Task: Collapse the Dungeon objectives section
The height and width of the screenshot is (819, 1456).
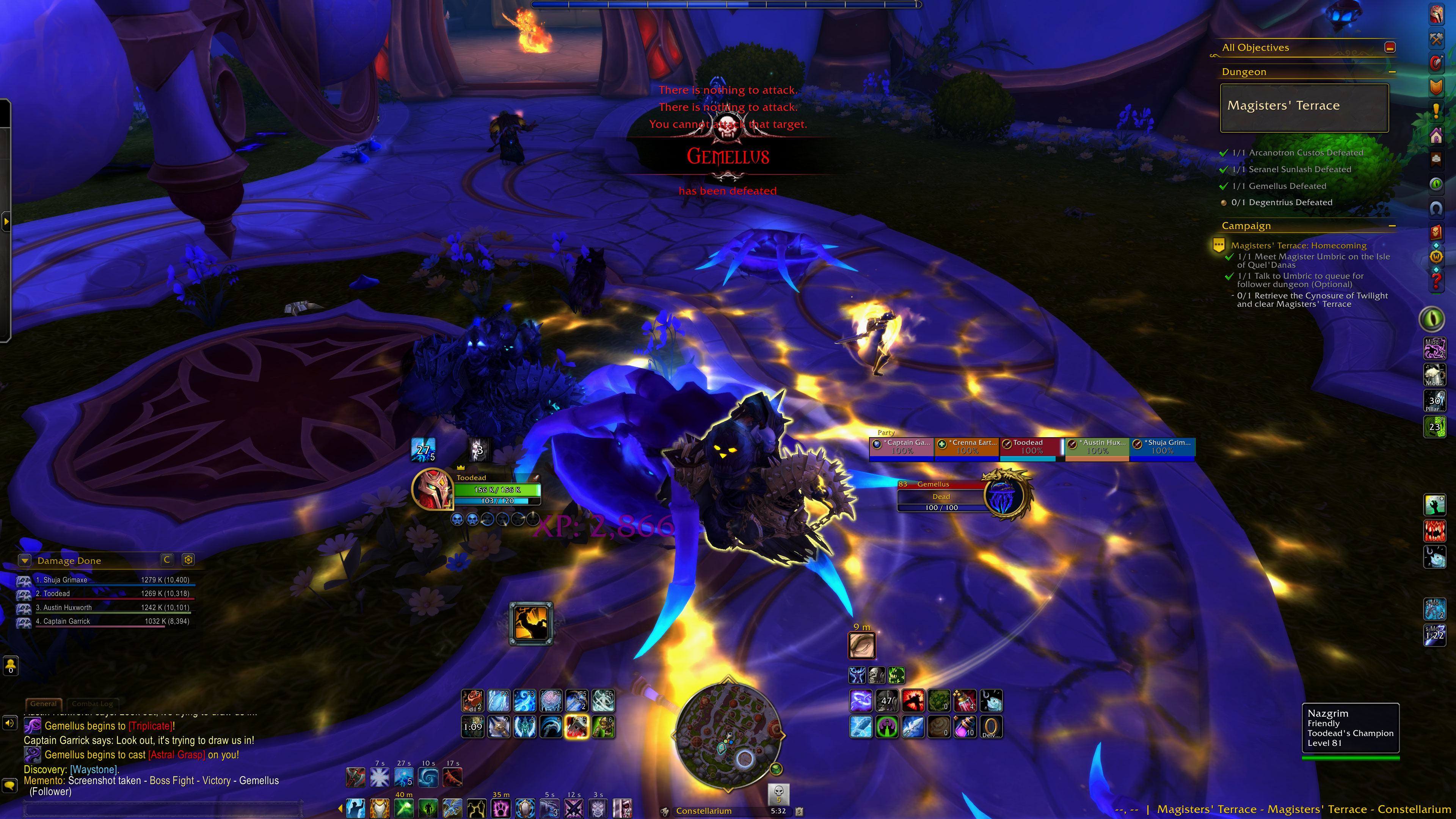Action: pyautogui.click(x=1392, y=72)
